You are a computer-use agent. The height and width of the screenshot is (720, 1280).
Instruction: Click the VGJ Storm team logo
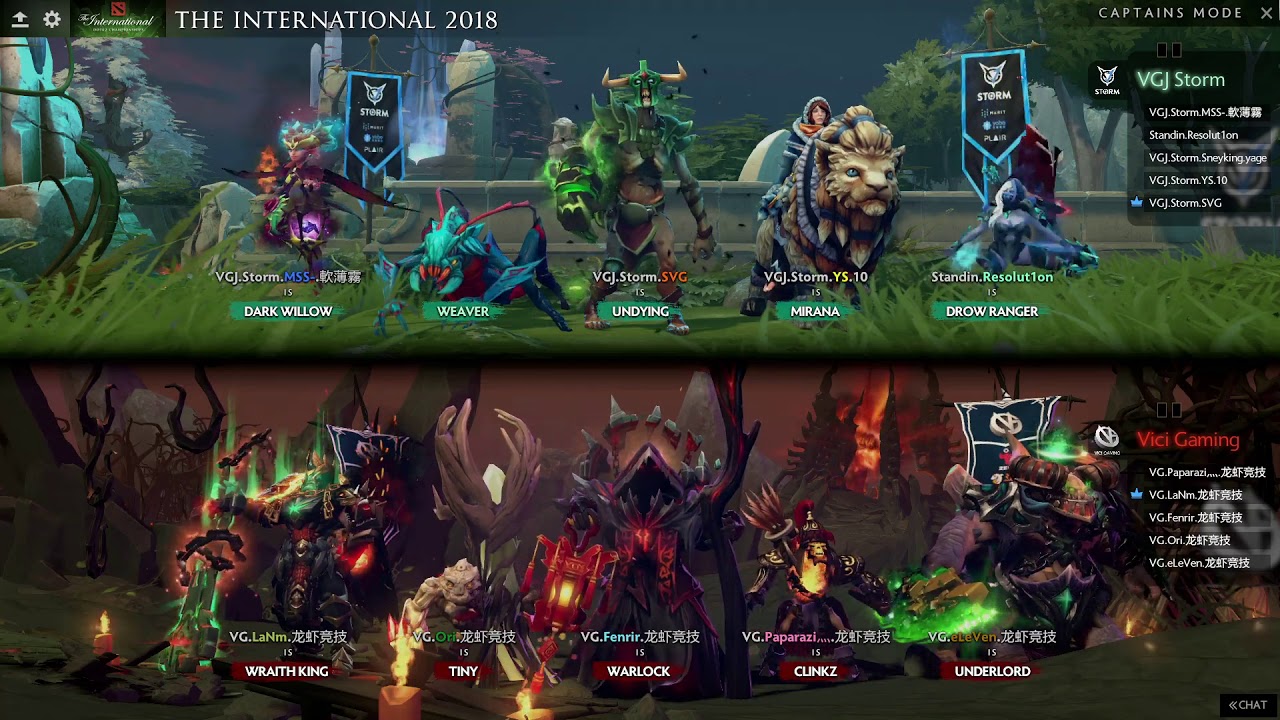click(x=1107, y=80)
